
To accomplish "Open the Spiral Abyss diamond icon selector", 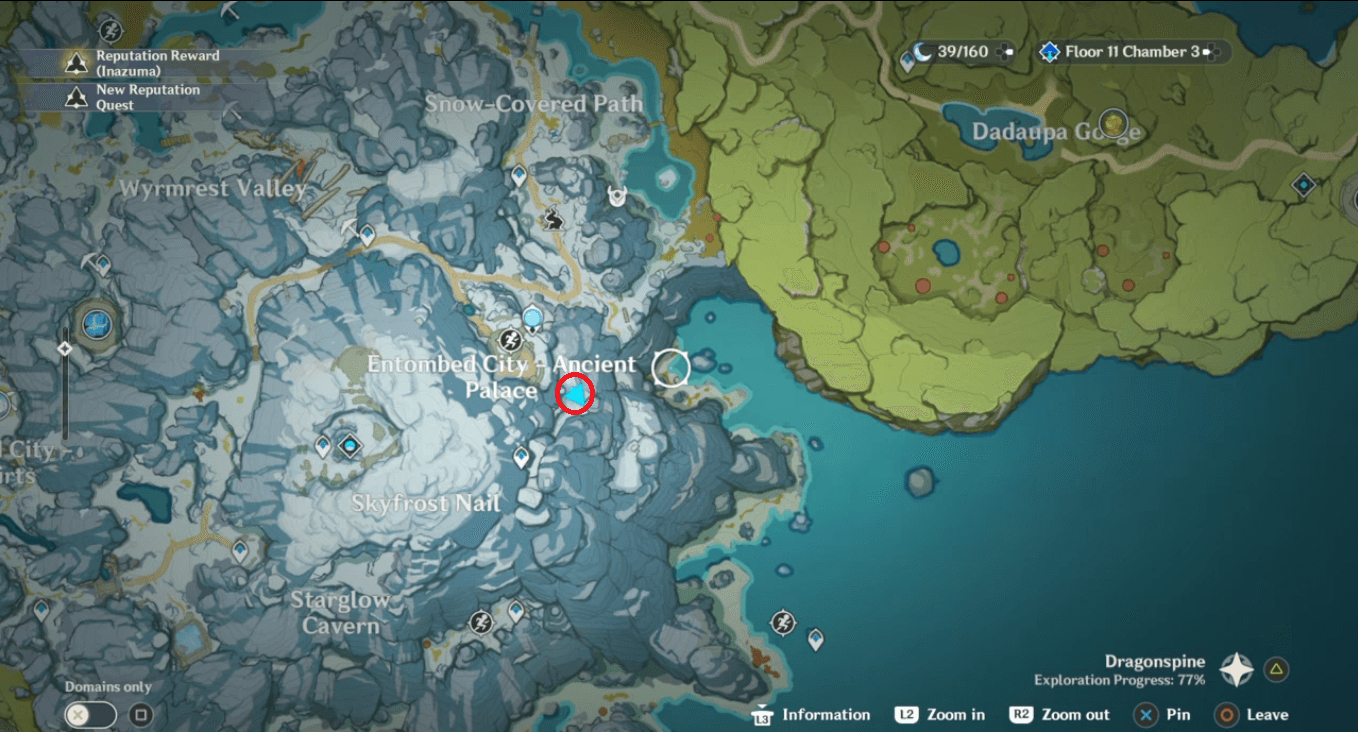I will (1048, 51).
